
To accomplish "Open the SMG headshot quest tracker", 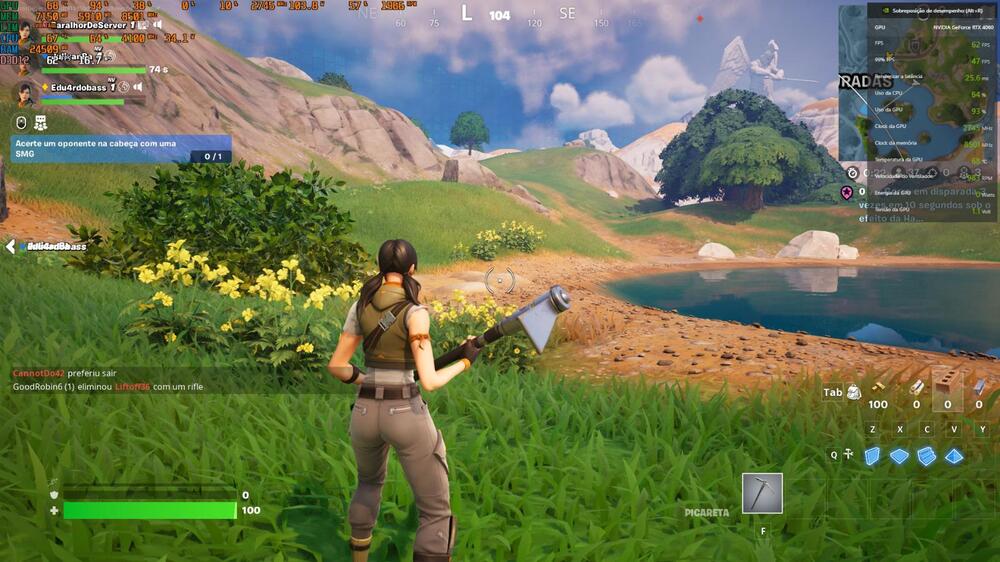I will click(121, 149).
